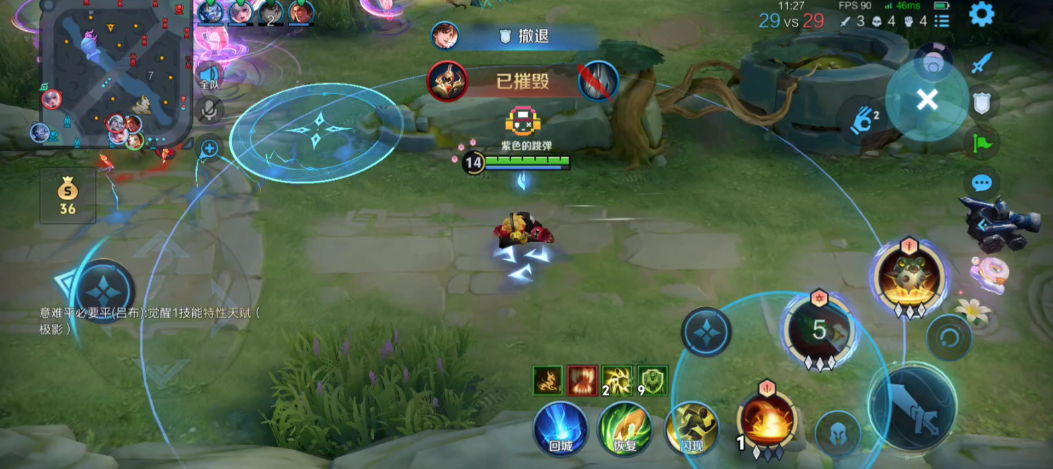The image size is (1053, 469).
Task: Use the 回城 recall spell
Action: [x=559, y=429]
